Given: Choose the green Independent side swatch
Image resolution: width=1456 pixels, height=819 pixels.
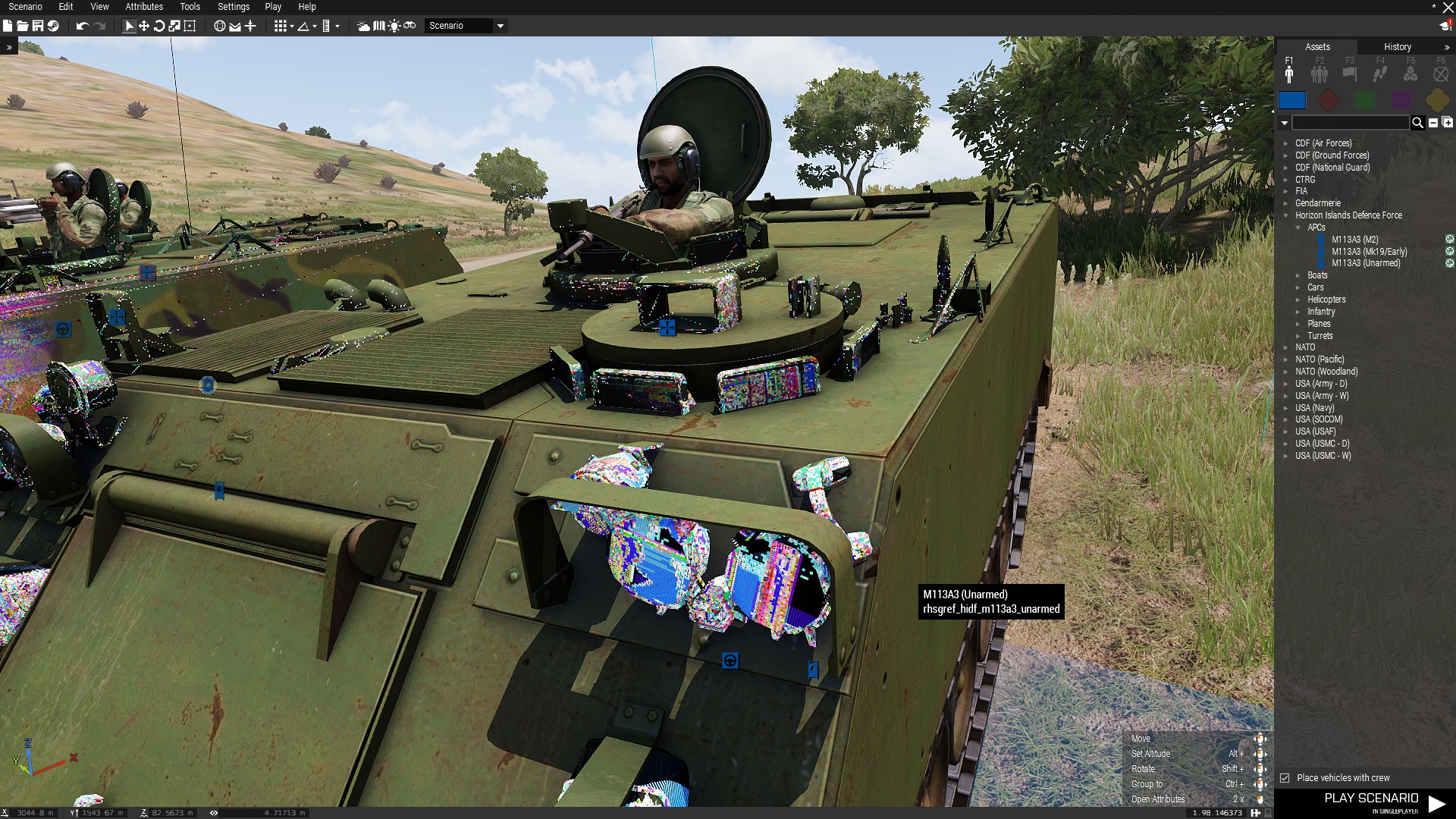Looking at the screenshot, I should pos(1365,100).
